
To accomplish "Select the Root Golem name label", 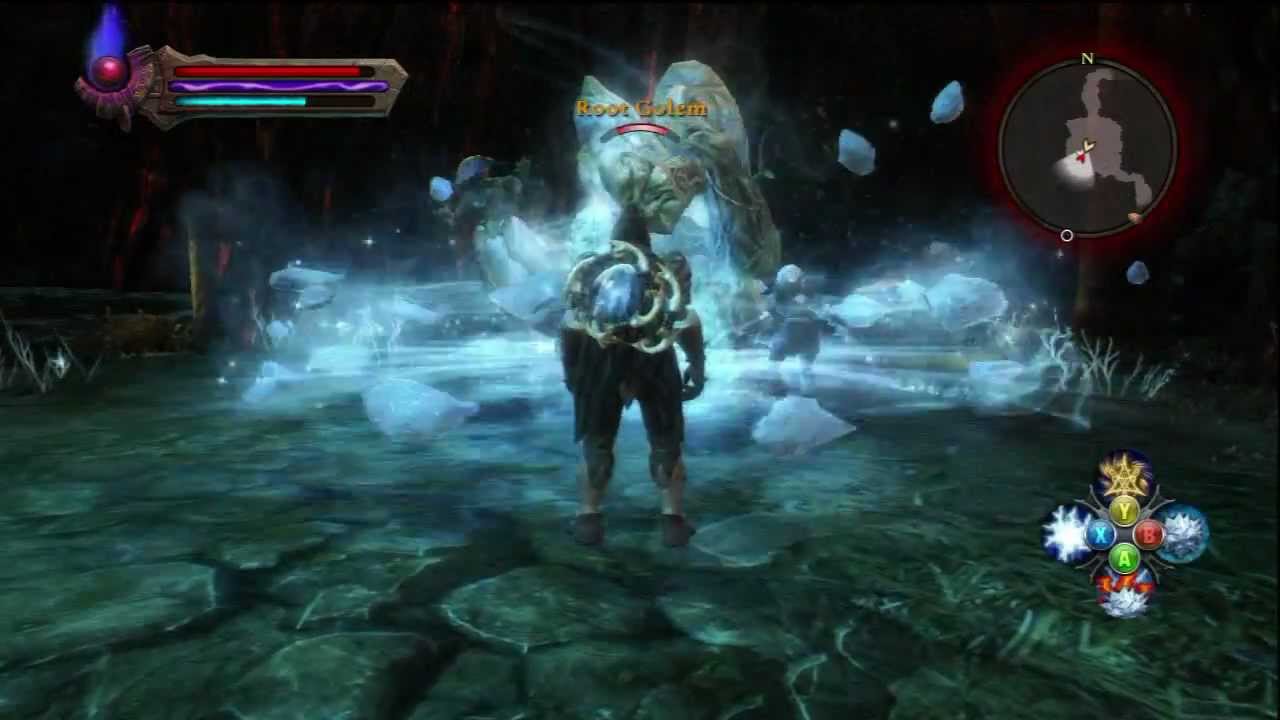I will pyautogui.click(x=641, y=110).
